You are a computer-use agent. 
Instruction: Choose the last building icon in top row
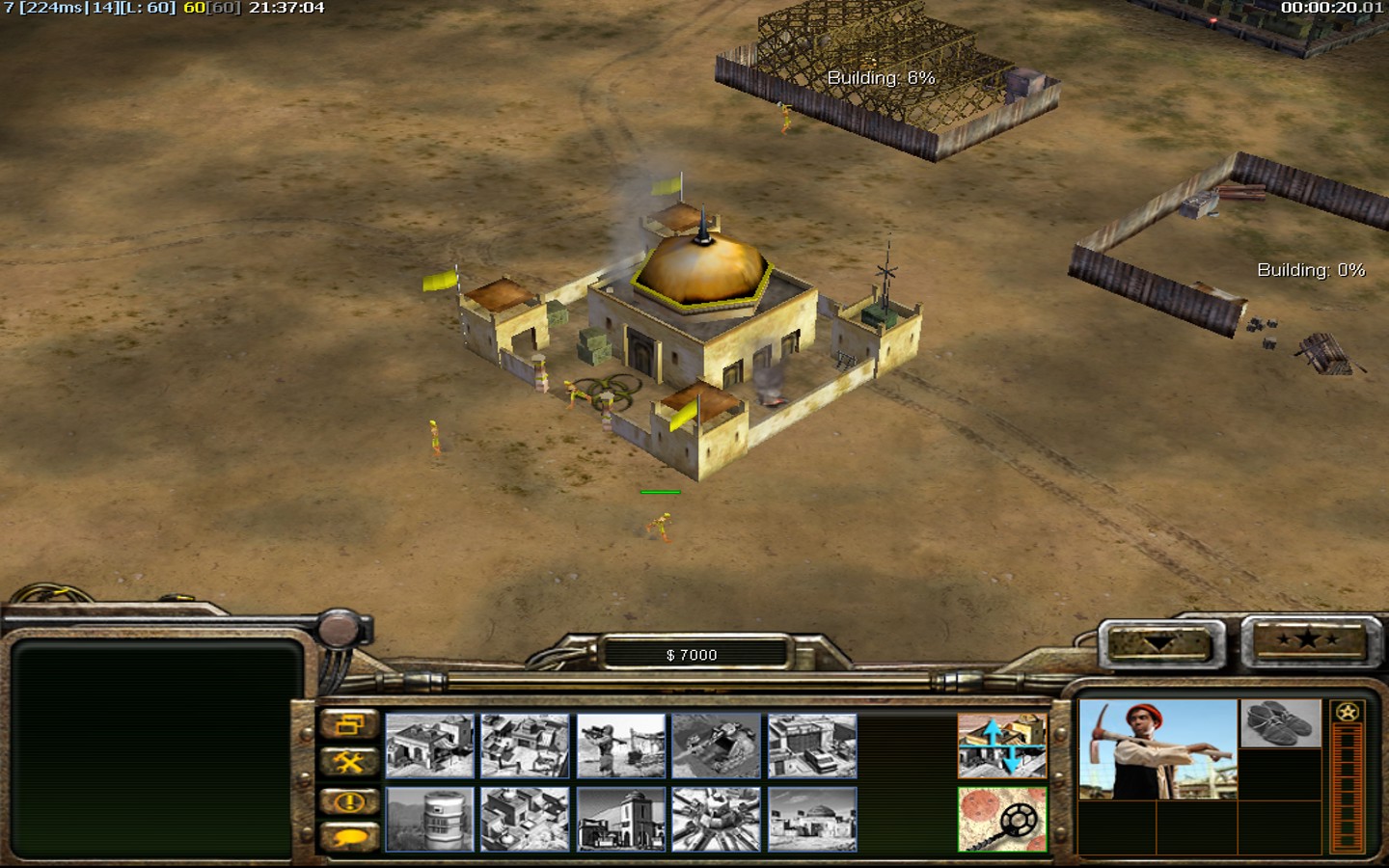pyautogui.click(x=811, y=746)
